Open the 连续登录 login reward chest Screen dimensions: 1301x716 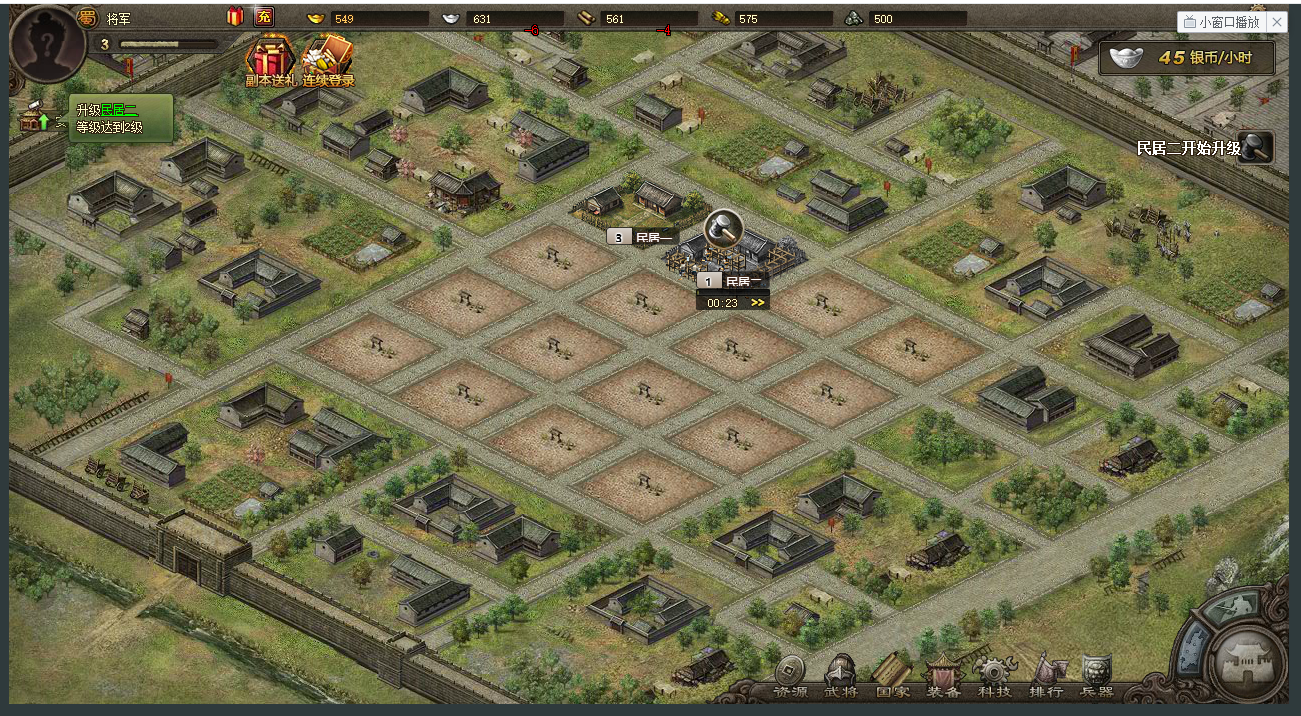click(x=329, y=60)
